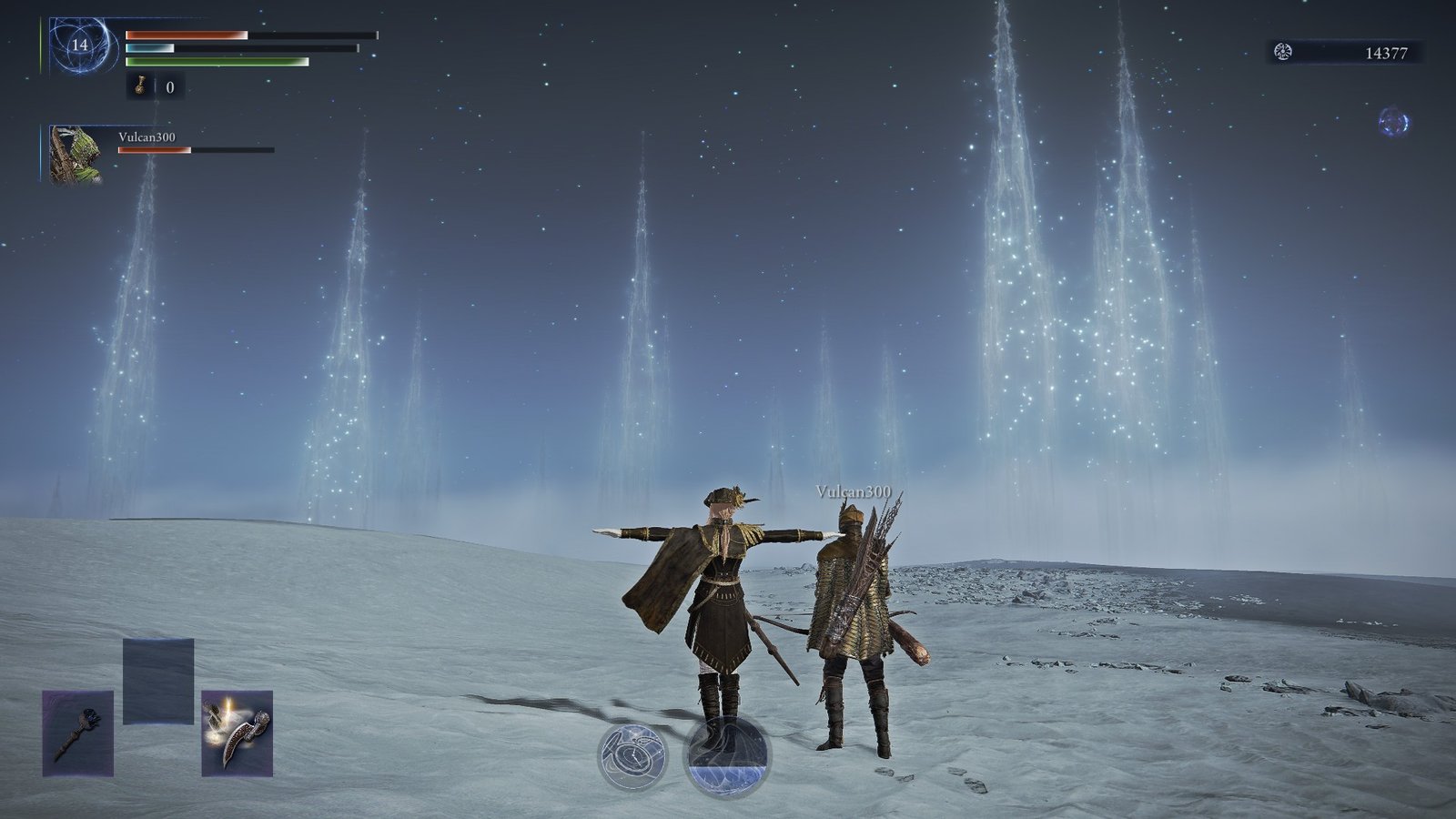Click the Vulcan300 name label above the ally

854,489
